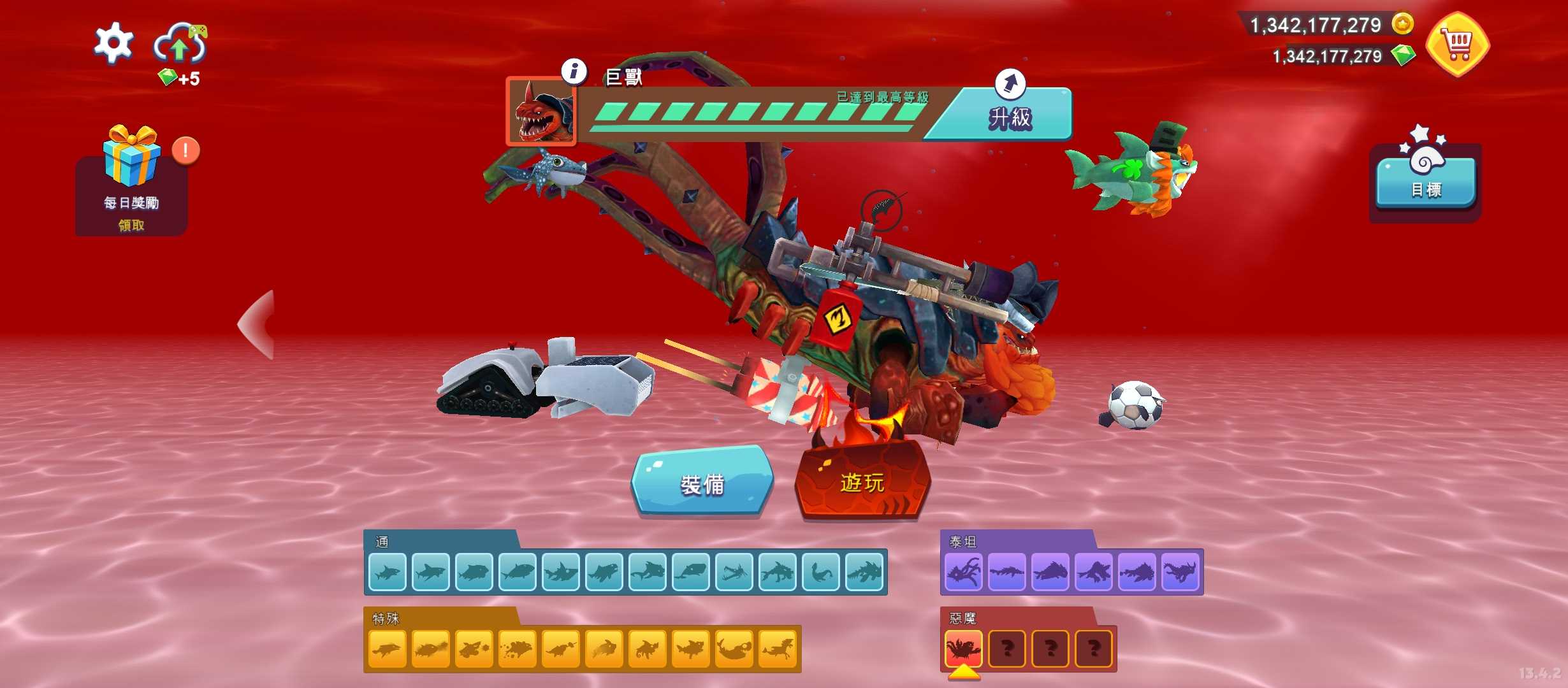Tap the cloud save sync icon
The image size is (1568, 688).
point(180,43)
